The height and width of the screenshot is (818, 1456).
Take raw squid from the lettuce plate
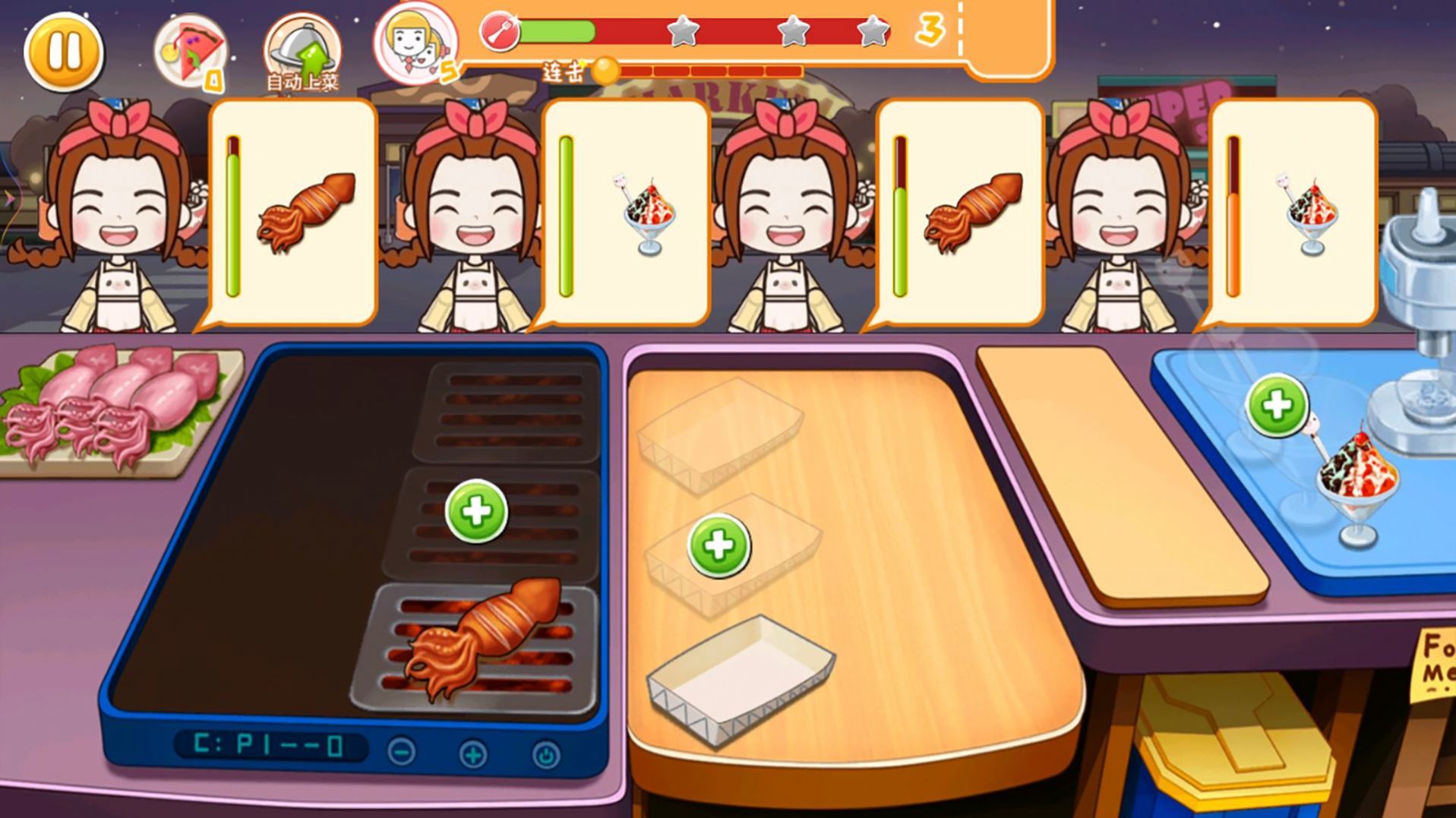point(114,403)
